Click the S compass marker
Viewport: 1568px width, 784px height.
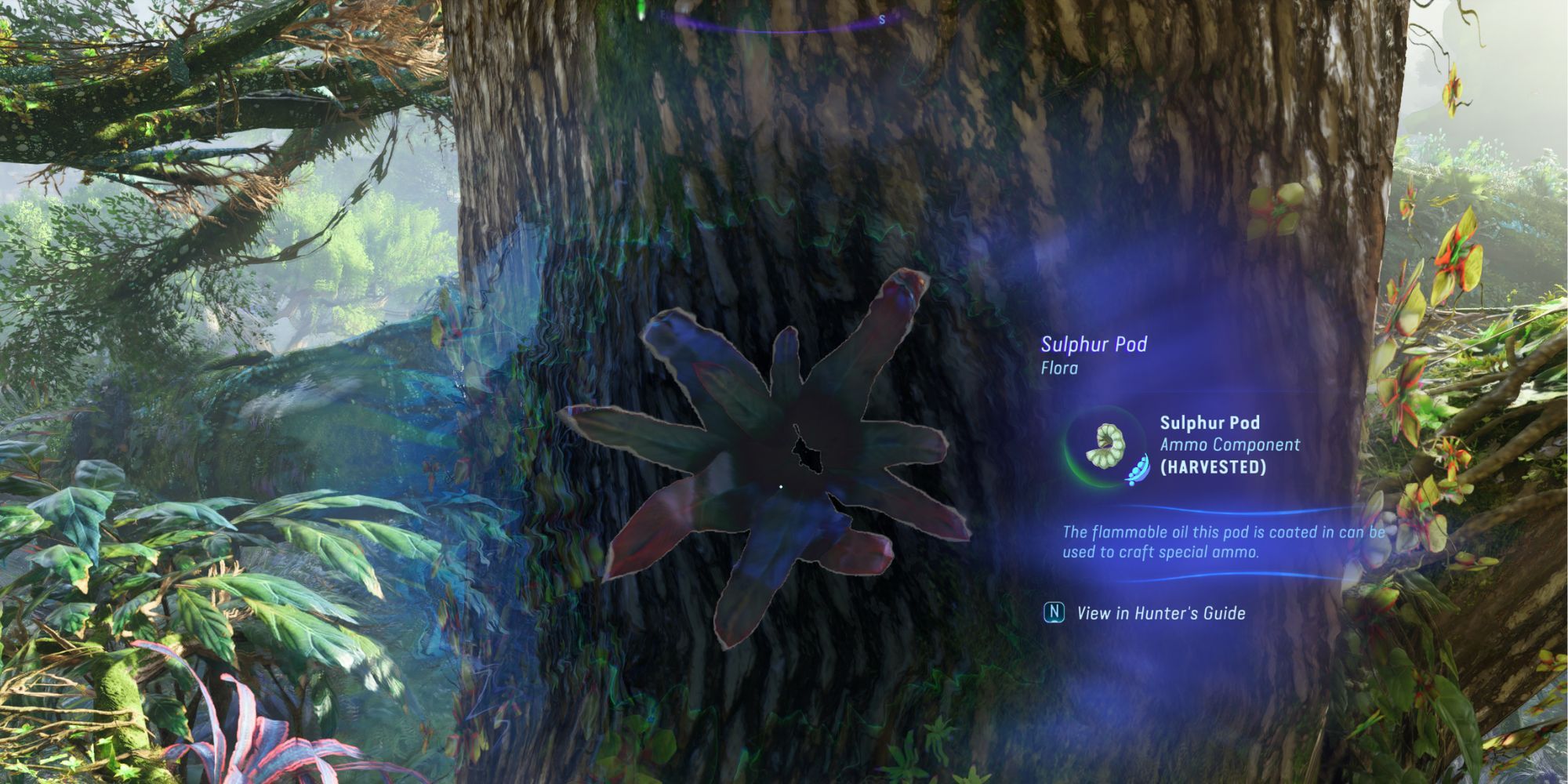coord(883,18)
